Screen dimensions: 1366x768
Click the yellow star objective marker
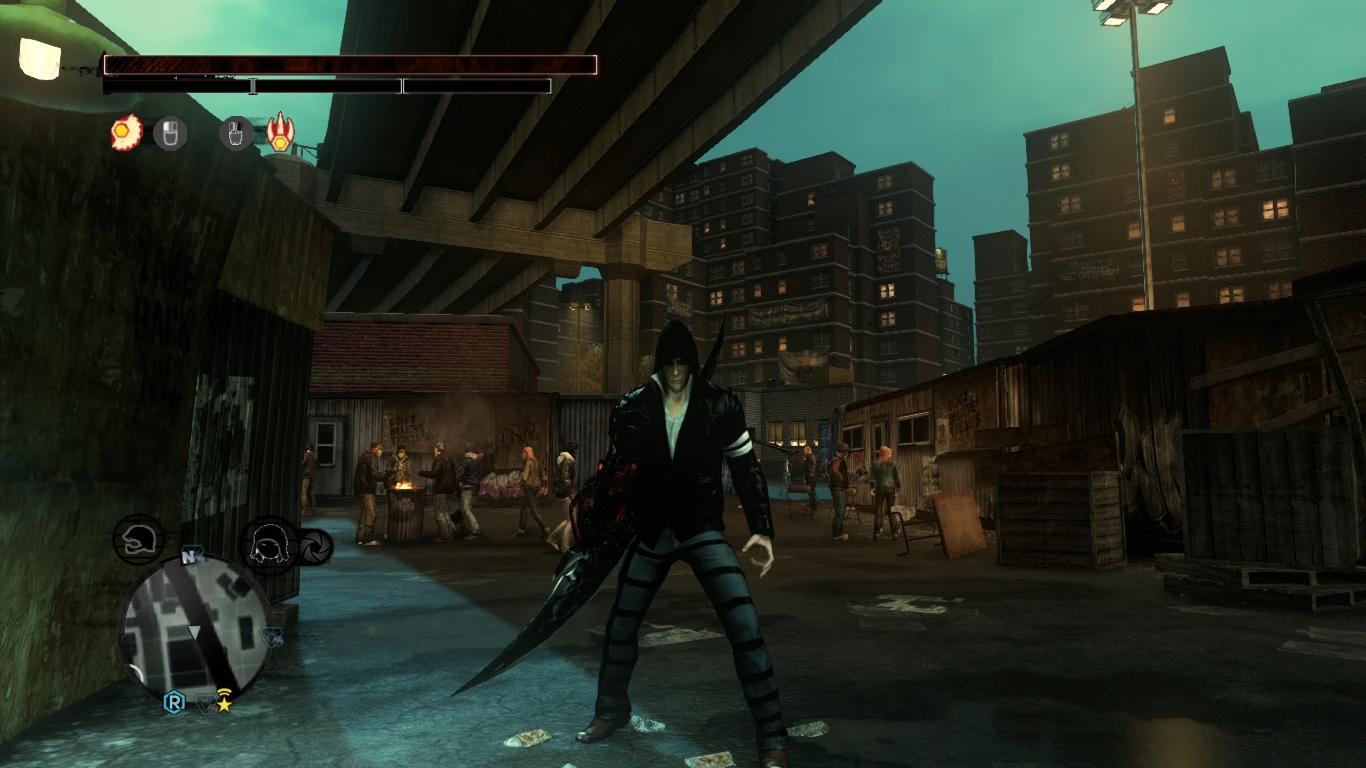click(x=225, y=706)
